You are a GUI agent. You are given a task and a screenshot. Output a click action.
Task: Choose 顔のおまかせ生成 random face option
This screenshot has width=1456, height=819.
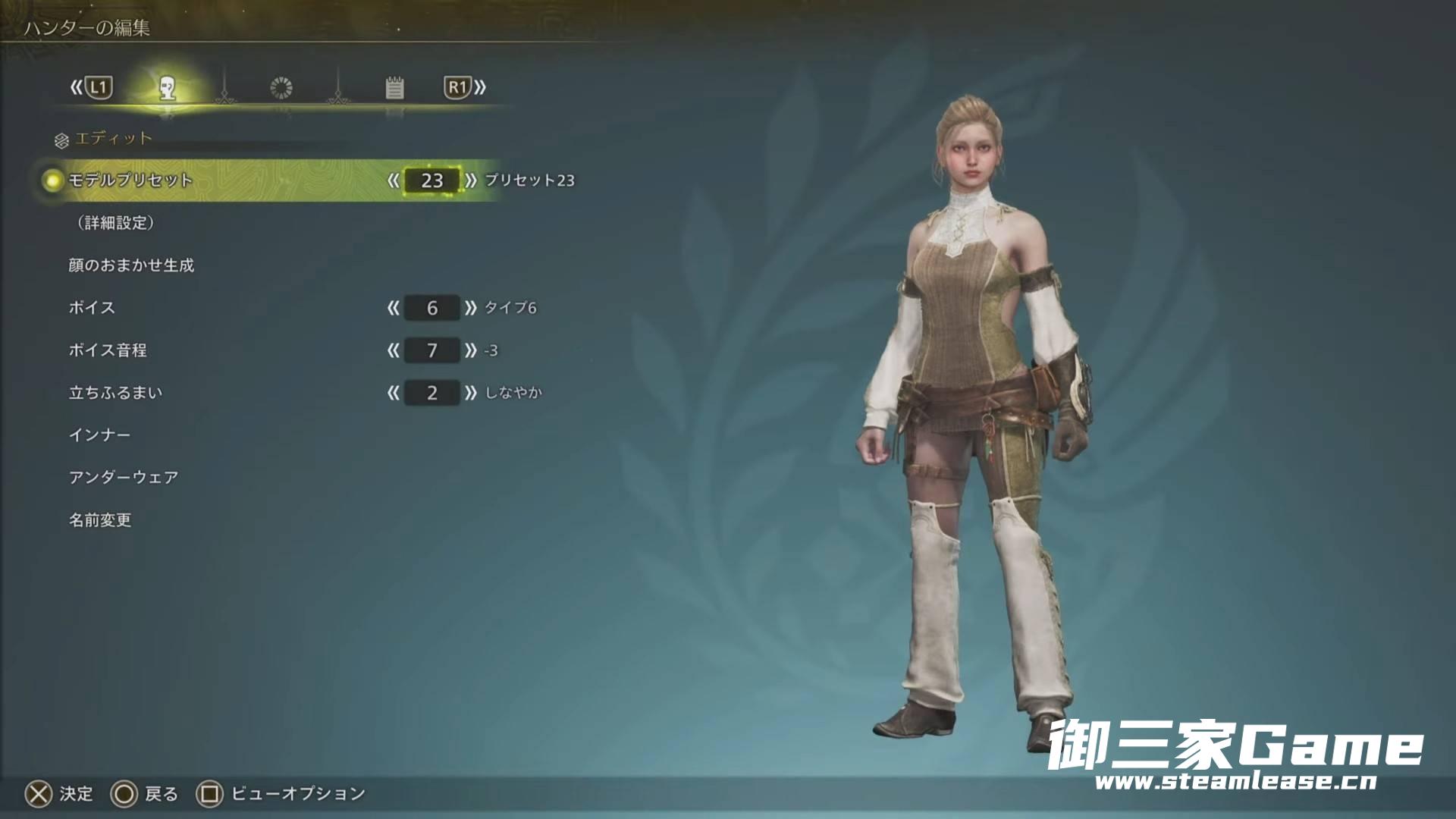point(131,265)
